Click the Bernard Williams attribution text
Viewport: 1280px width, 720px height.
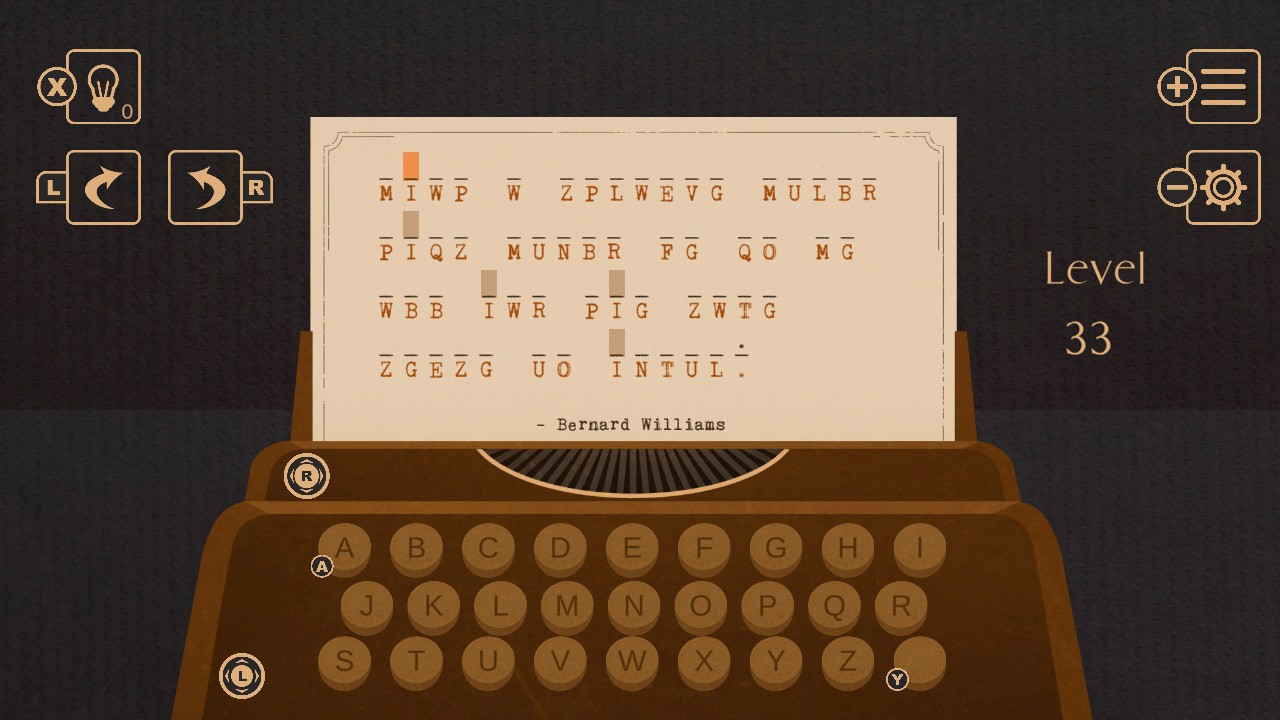click(632, 423)
